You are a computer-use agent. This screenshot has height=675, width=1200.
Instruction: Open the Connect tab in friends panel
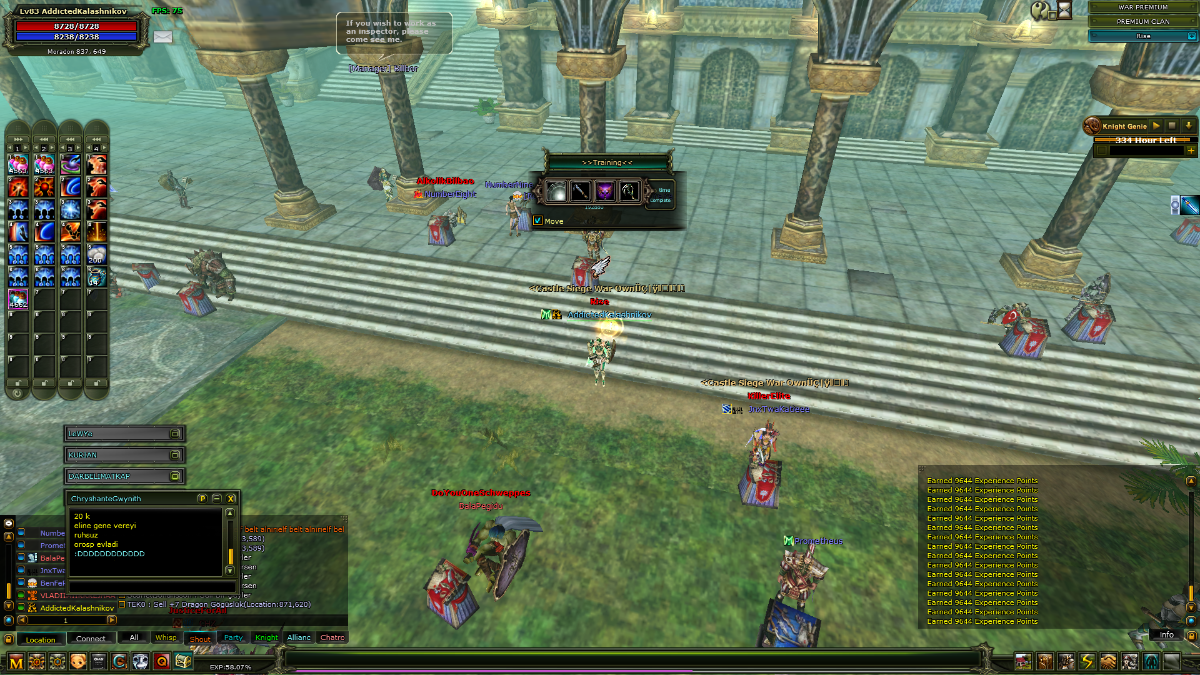tap(90, 639)
